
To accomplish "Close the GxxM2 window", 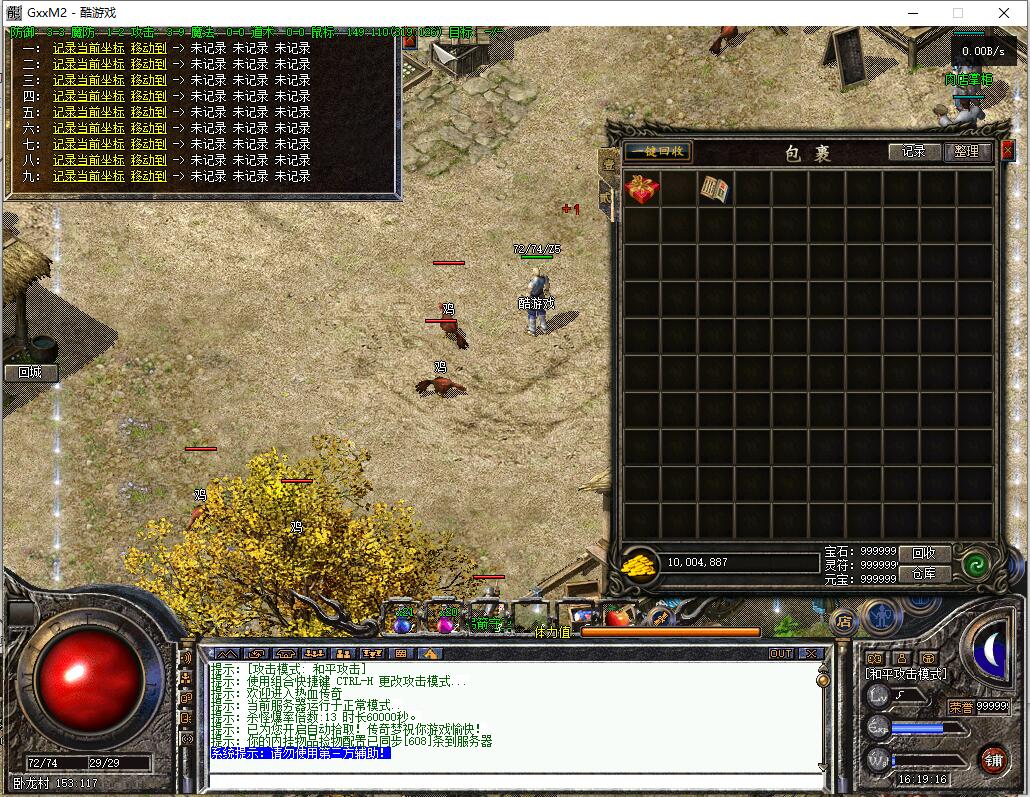I will pyautogui.click(x=1003, y=13).
